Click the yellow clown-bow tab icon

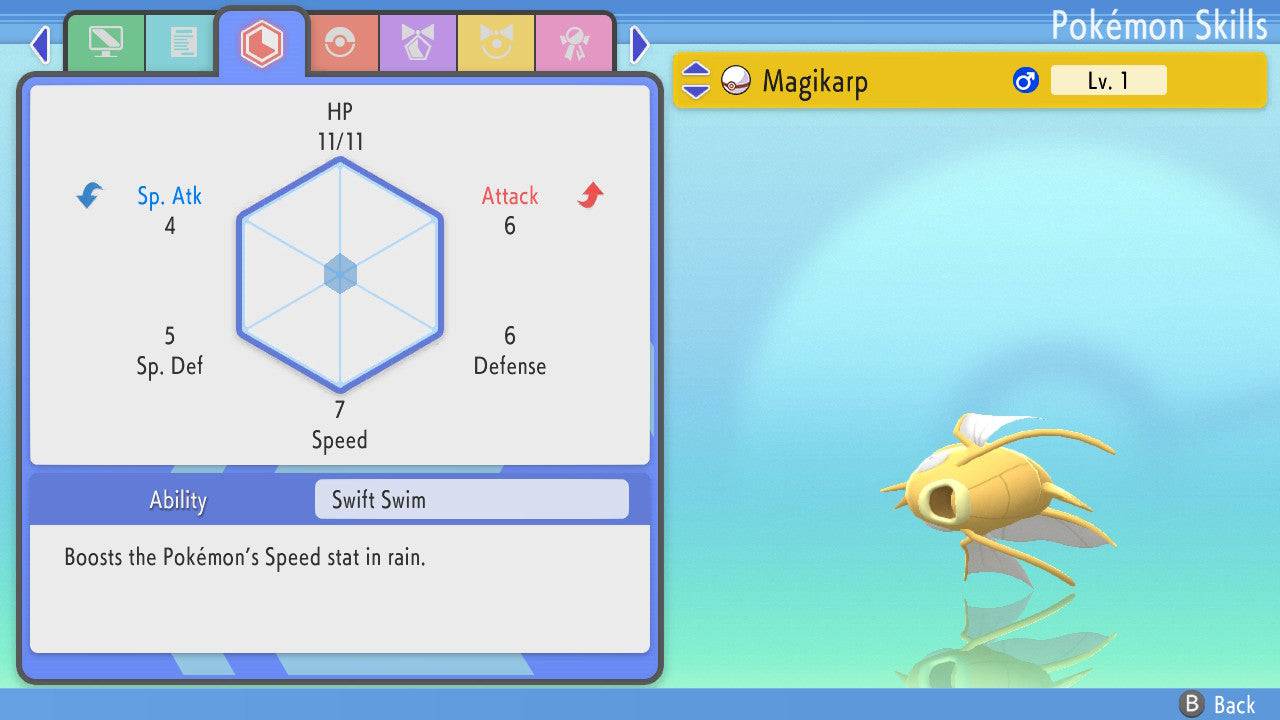(x=497, y=43)
